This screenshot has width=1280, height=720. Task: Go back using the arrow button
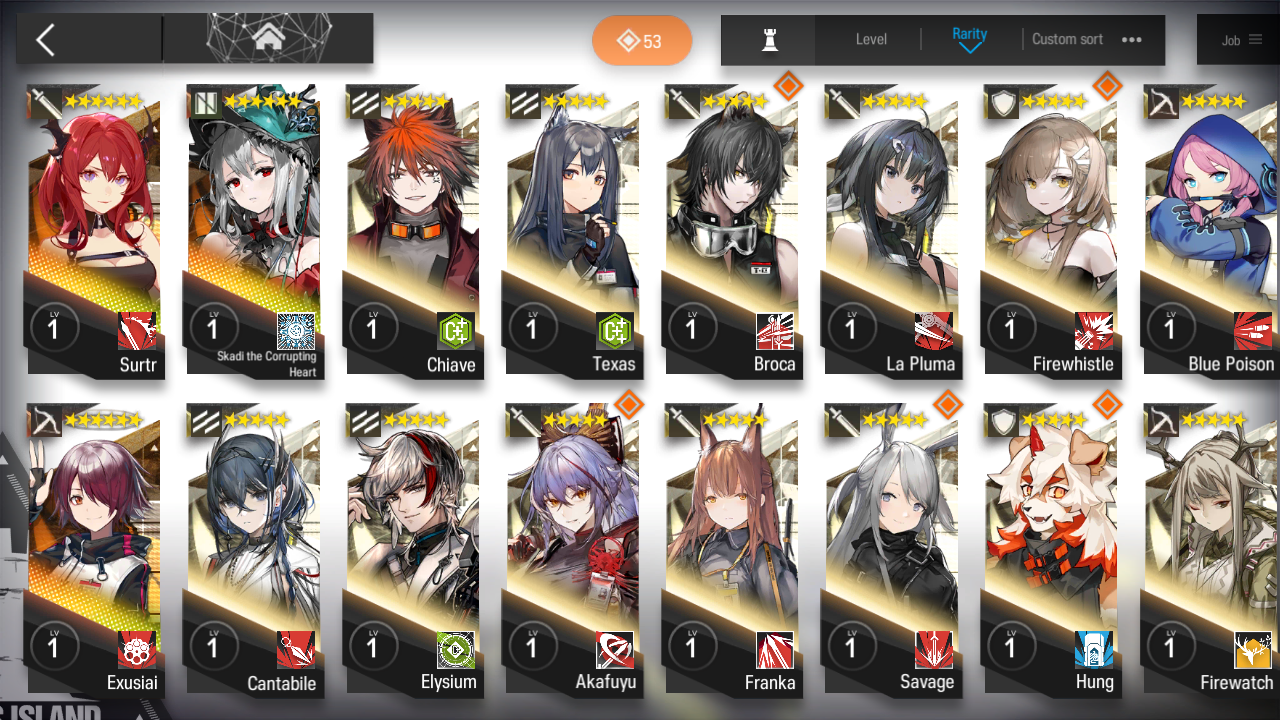pyautogui.click(x=46, y=40)
